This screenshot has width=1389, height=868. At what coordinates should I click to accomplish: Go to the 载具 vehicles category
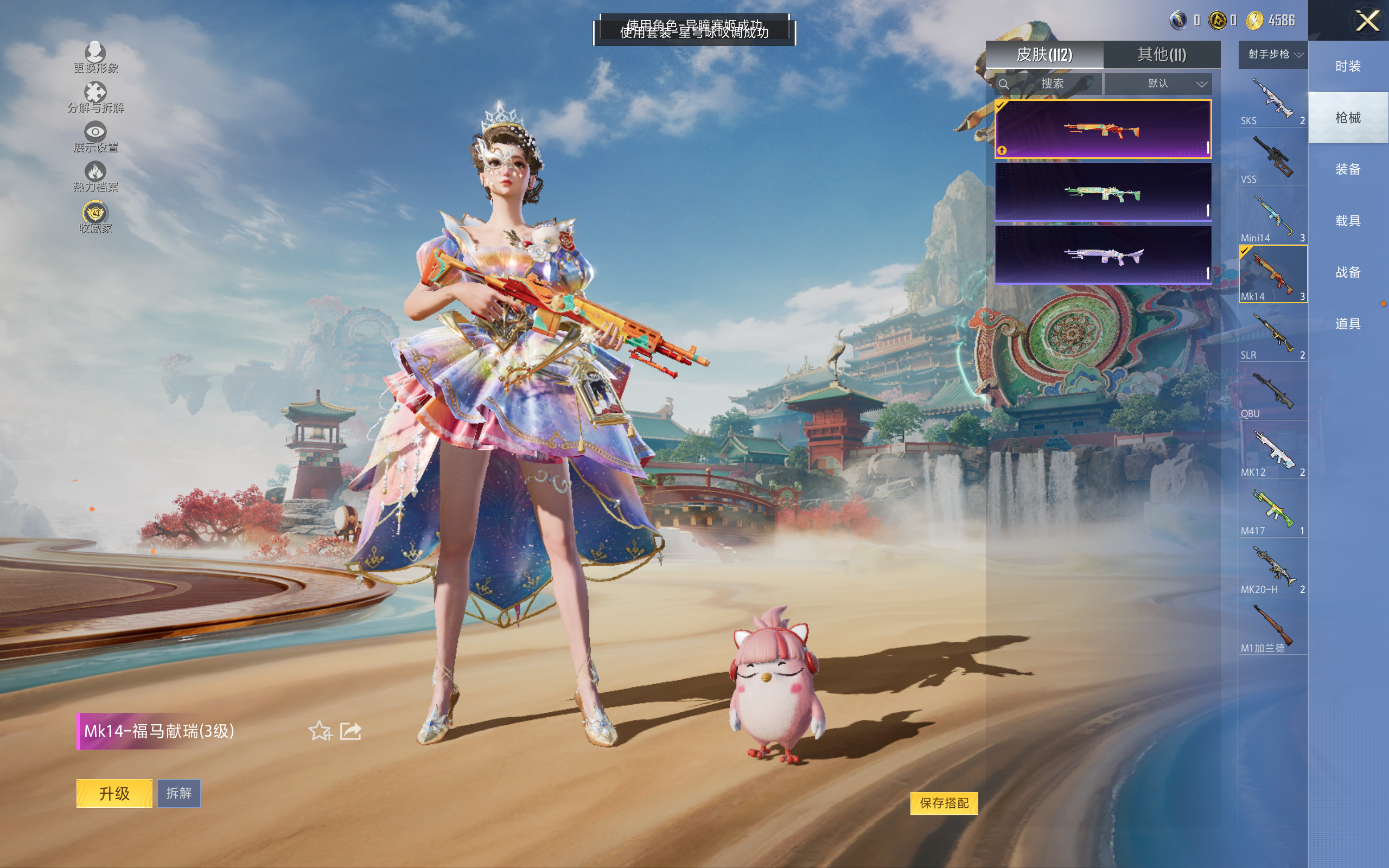(1348, 220)
